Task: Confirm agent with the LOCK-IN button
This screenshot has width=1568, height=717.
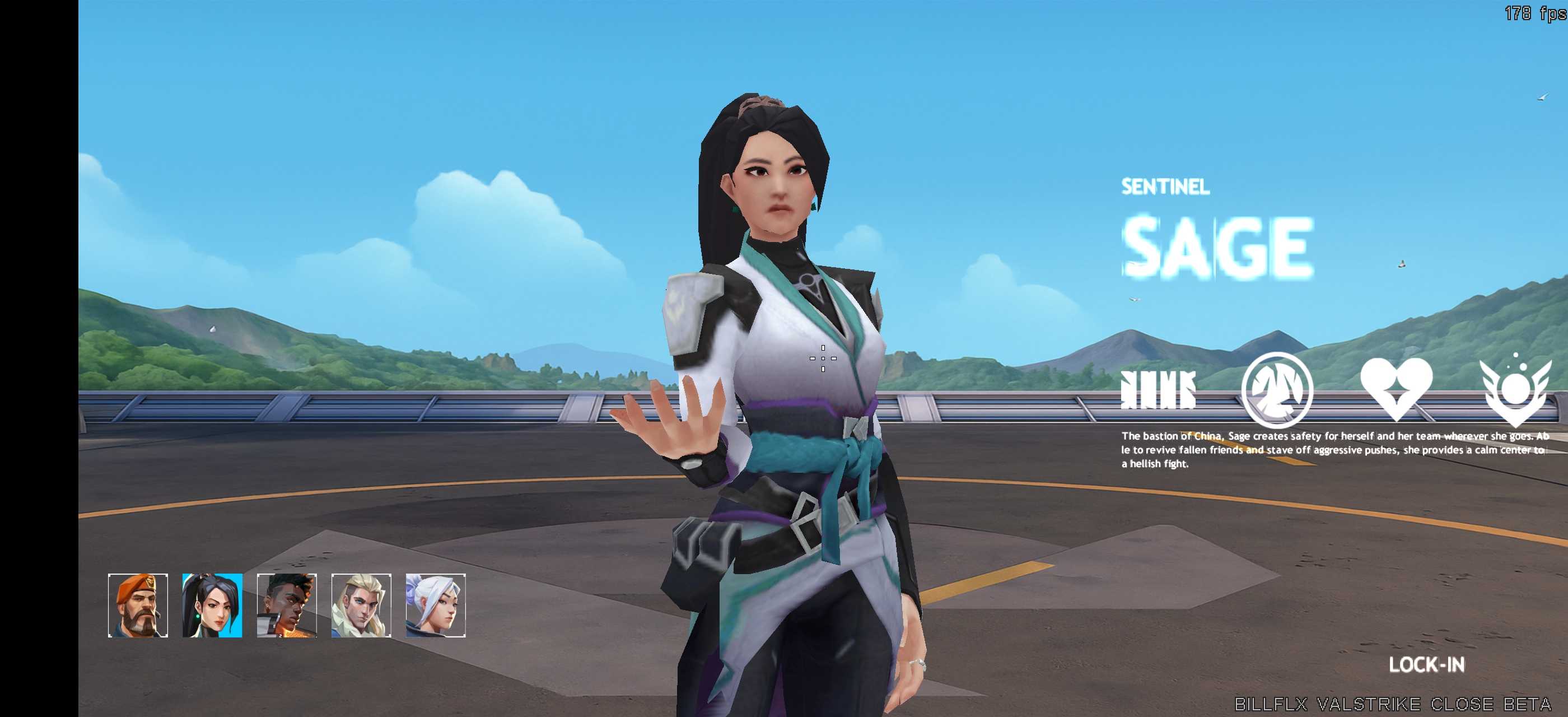Action: pyautogui.click(x=1426, y=665)
